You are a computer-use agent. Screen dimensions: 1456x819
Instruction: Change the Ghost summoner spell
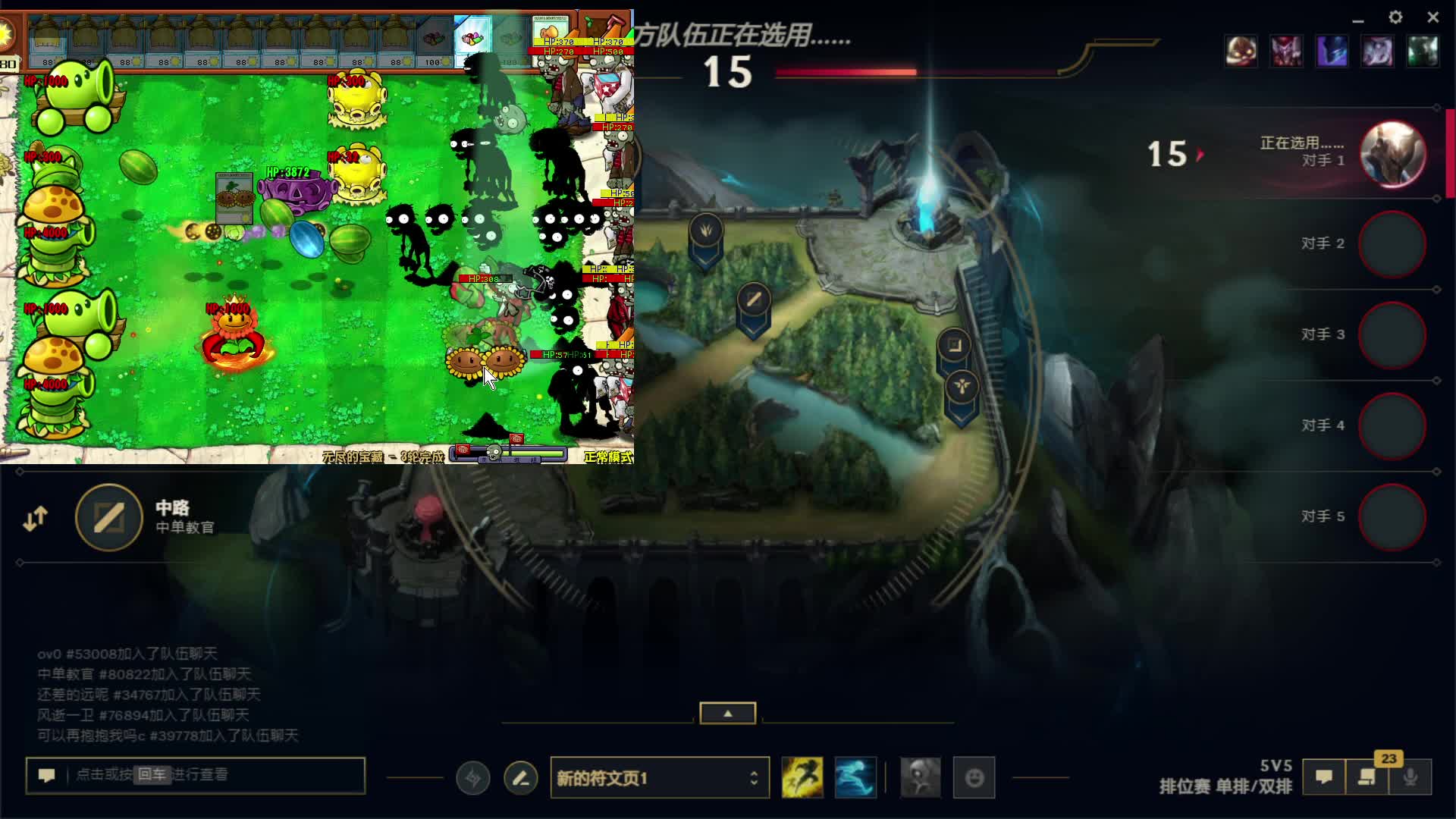pos(855,778)
